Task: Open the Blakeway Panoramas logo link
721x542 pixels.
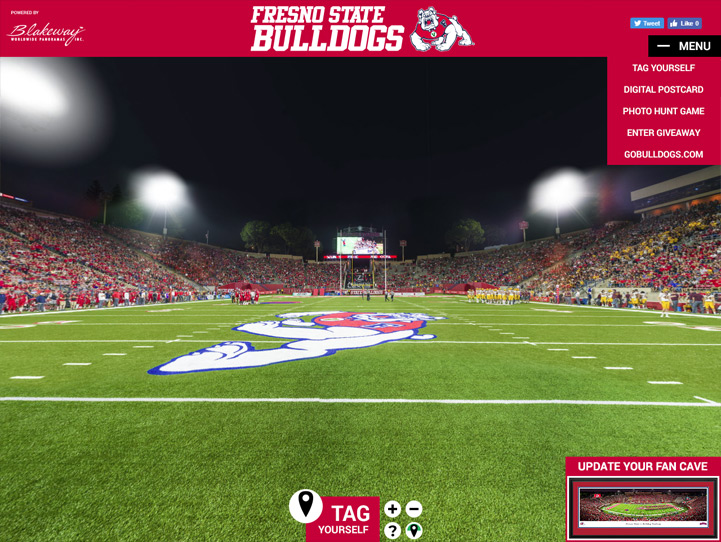Action: click(46, 31)
